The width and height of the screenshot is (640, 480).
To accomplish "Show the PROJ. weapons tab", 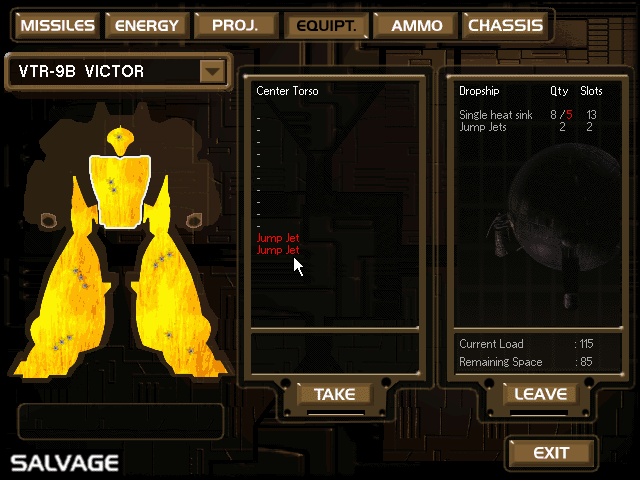I will pyautogui.click(x=236, y=26).
